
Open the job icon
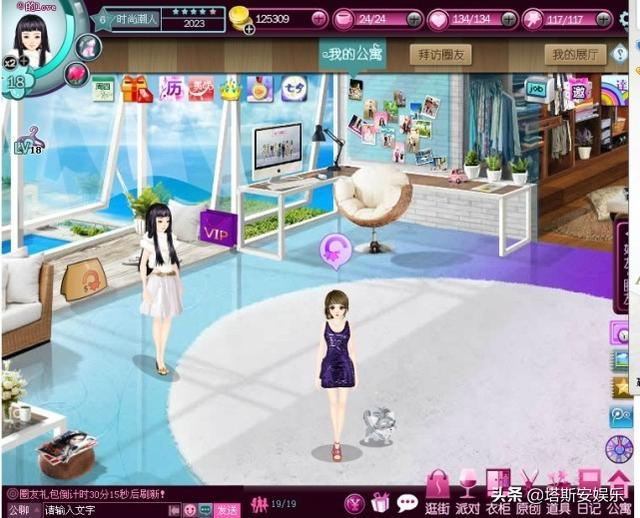pos(537,88)
